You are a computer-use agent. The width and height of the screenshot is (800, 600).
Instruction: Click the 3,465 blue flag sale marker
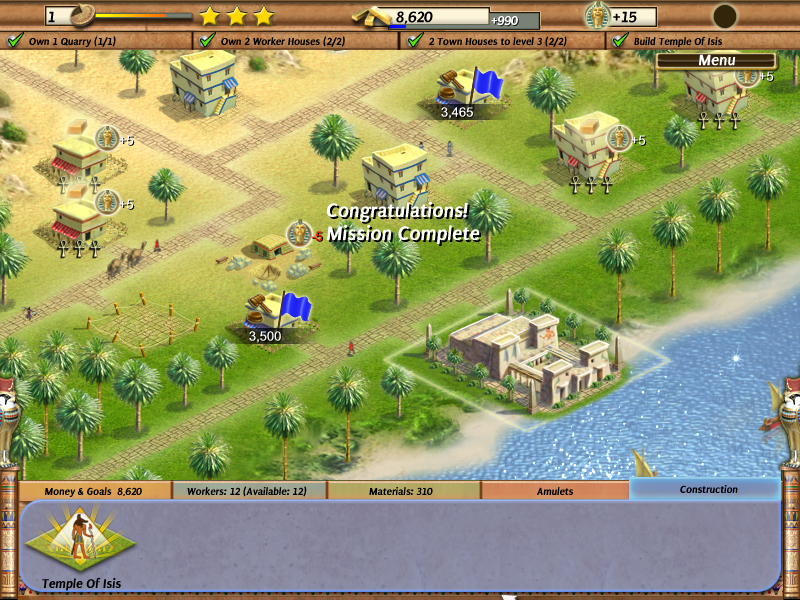tap(471, 92)
